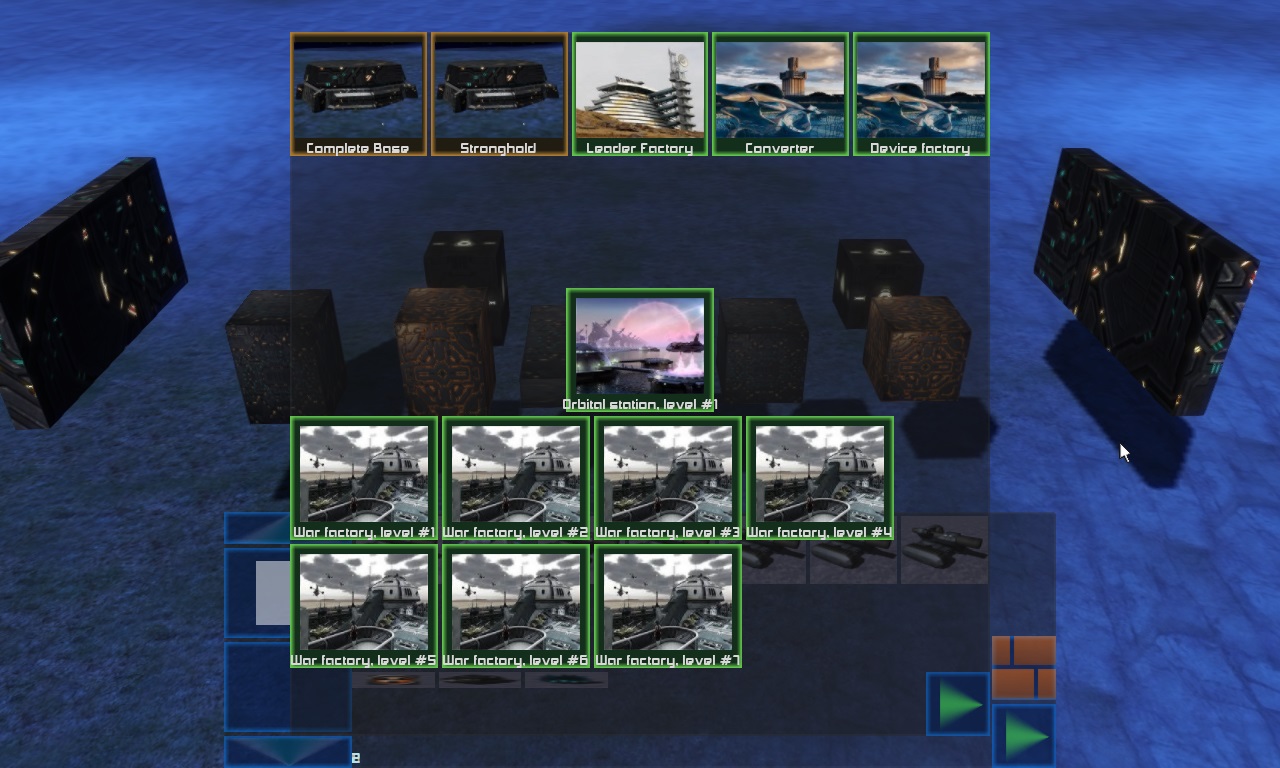This screenshot has width=1280, height=768.
Task: Choose the Stronghold building tile
Action: (x=499, y=94)
